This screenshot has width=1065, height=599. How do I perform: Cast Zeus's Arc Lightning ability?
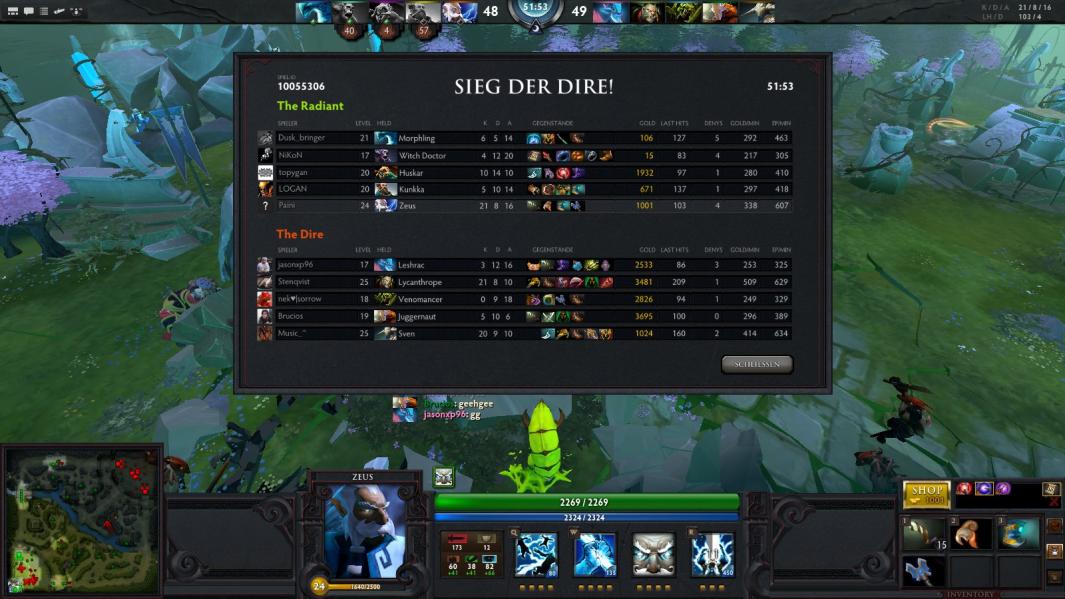coord(536,555)
